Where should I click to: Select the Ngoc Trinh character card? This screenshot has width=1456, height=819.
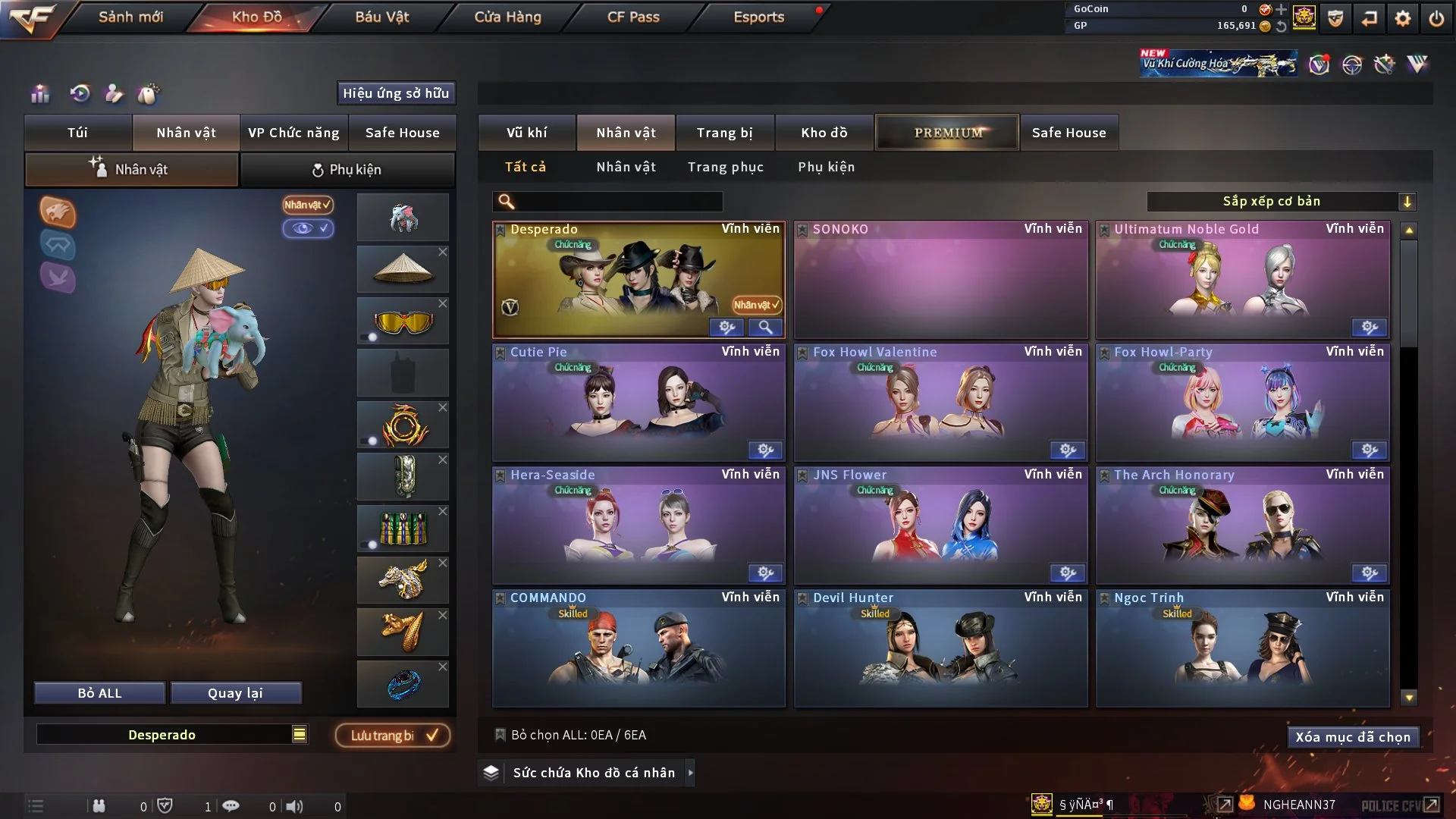[x=1242, y=648]
